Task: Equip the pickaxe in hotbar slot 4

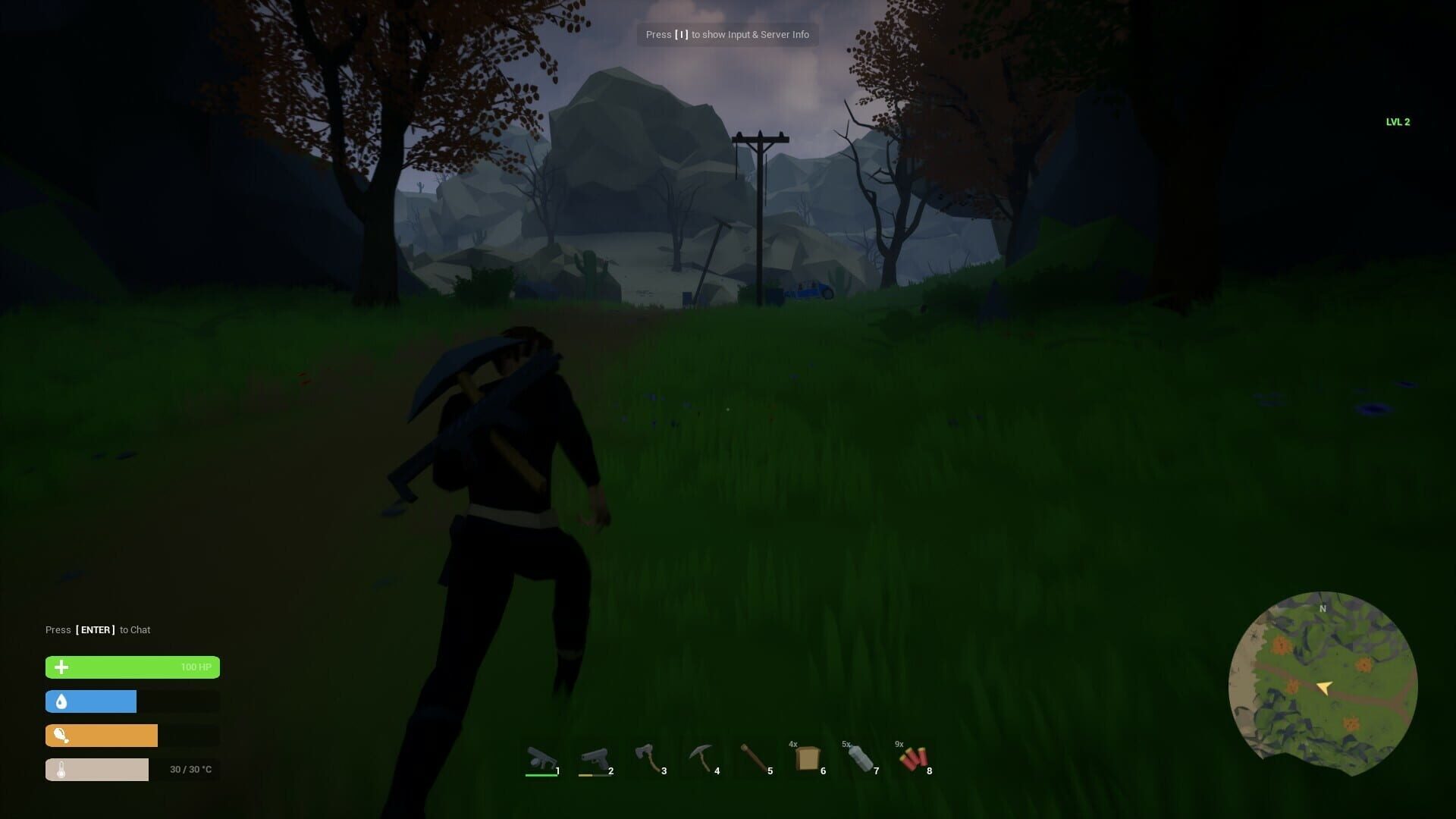Action: (x=701, y=758)
